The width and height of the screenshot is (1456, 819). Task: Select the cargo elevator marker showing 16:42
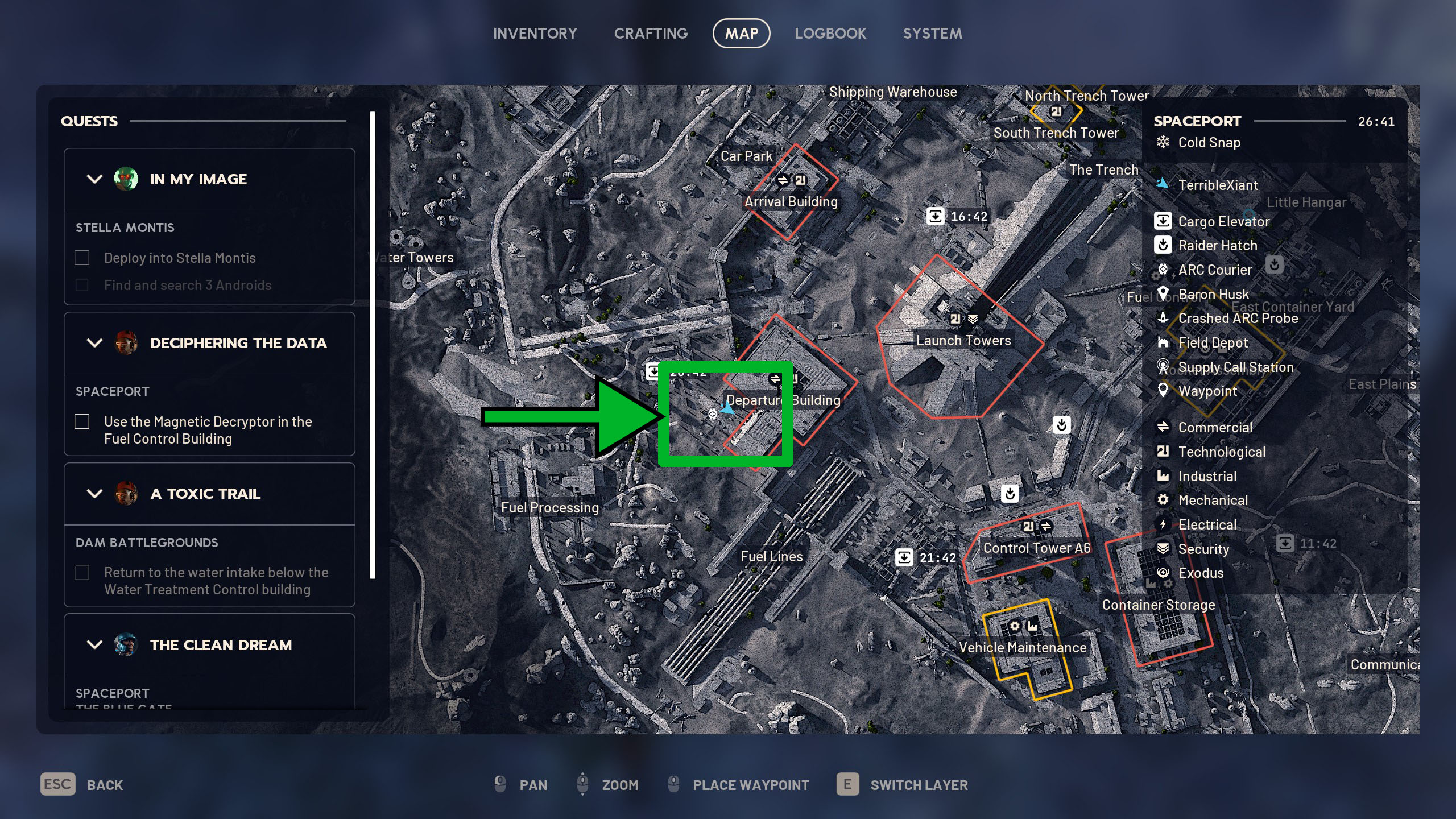click(x=936, y=216)
